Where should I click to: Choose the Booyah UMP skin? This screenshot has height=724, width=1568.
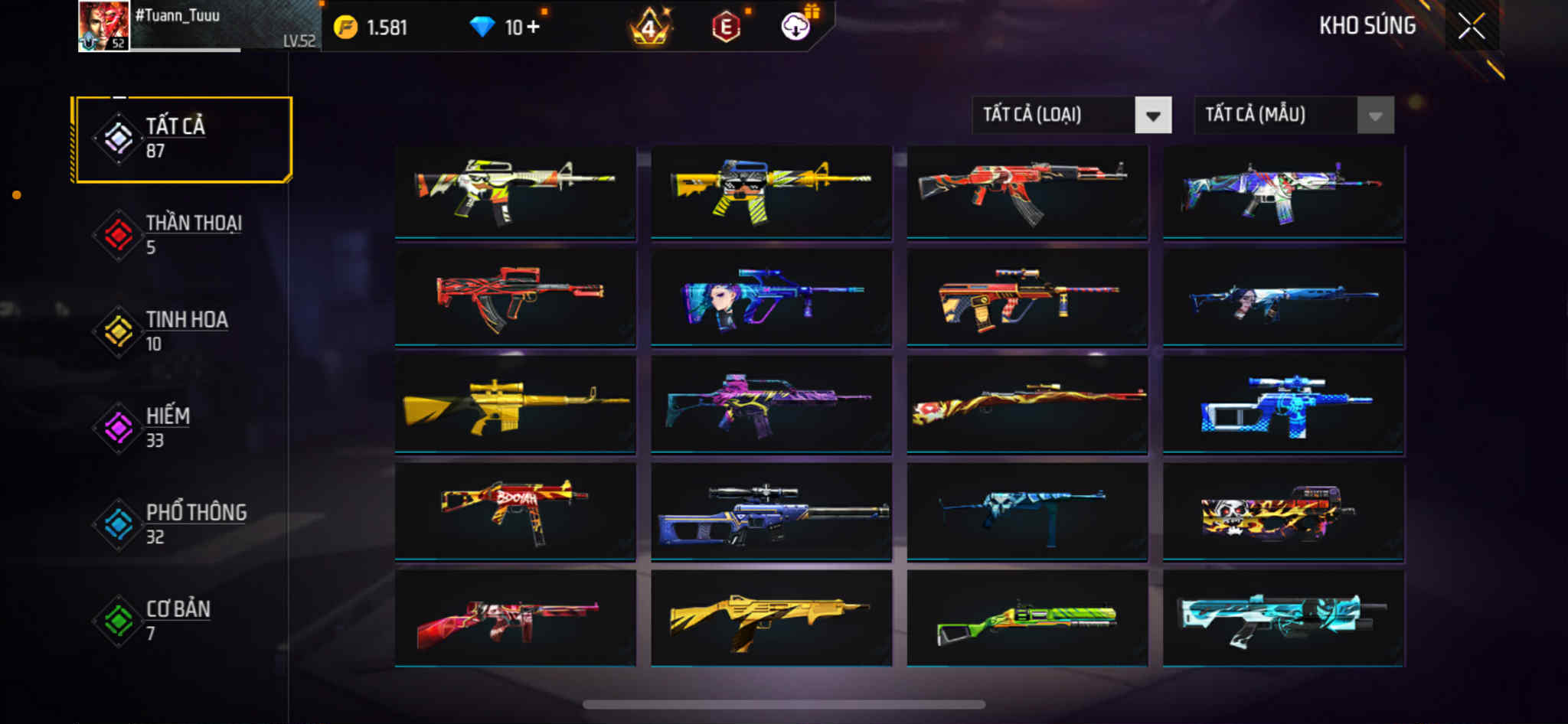coord(515,511)
